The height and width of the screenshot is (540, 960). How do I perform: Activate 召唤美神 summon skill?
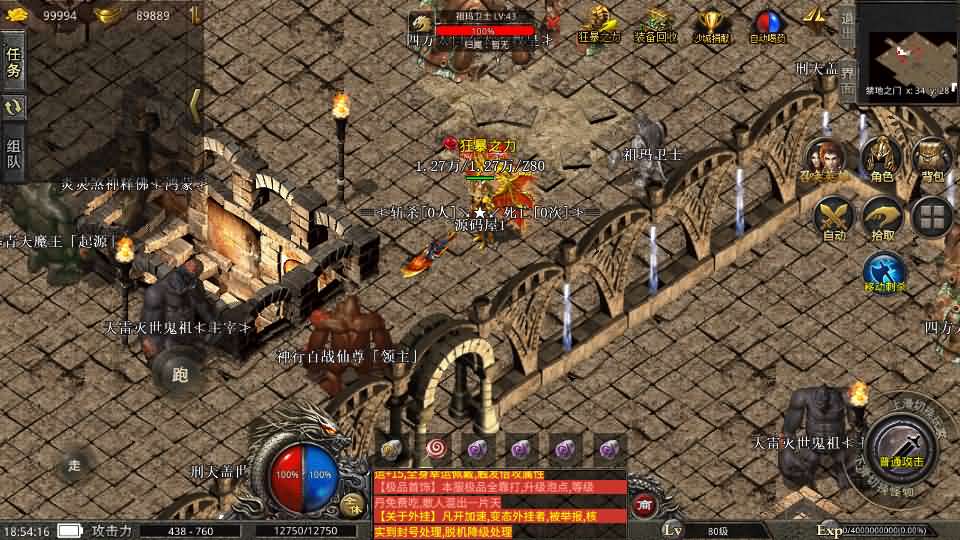826,160
